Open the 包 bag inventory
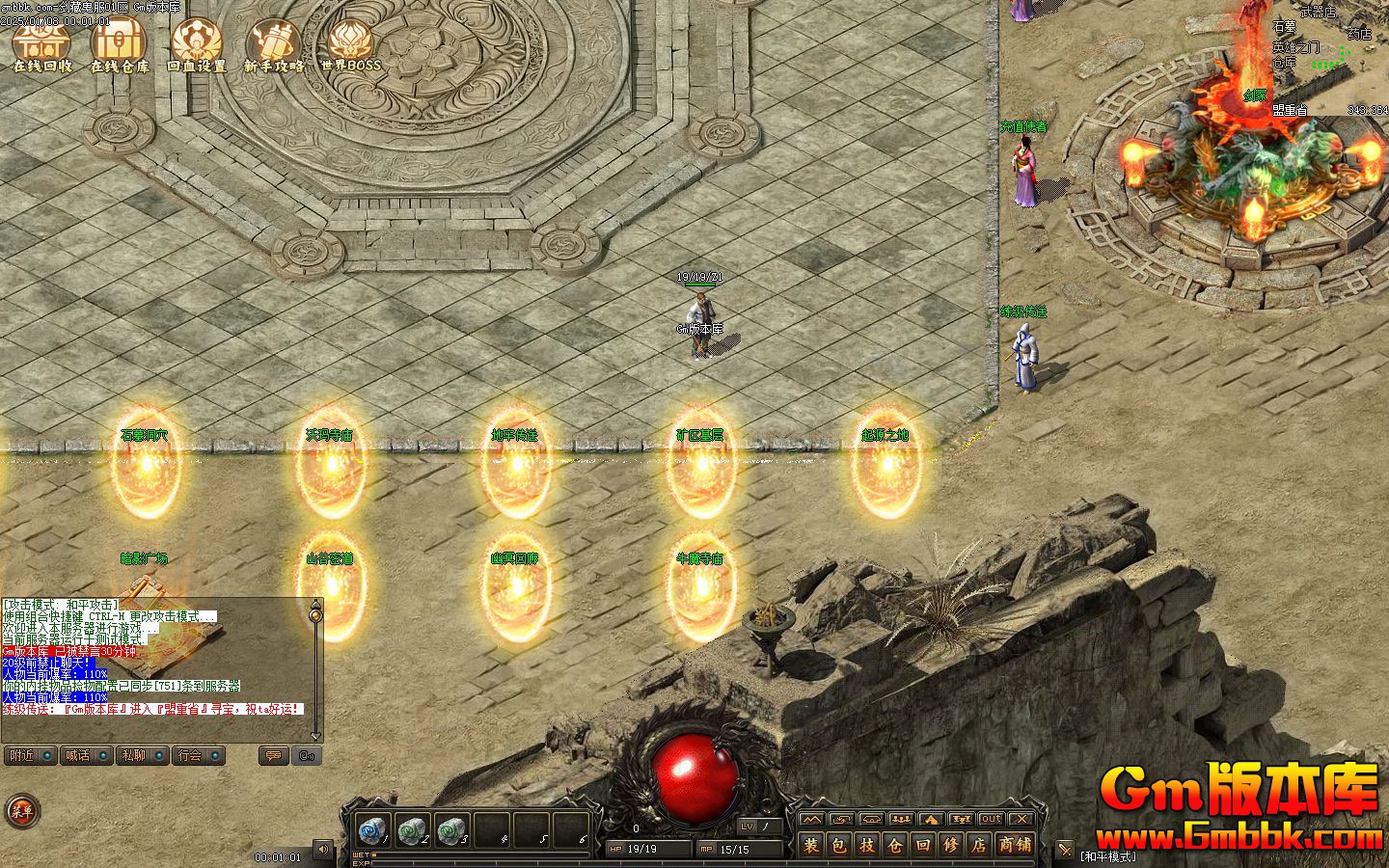Screen dimensions: 1389x868 point(839,846)
